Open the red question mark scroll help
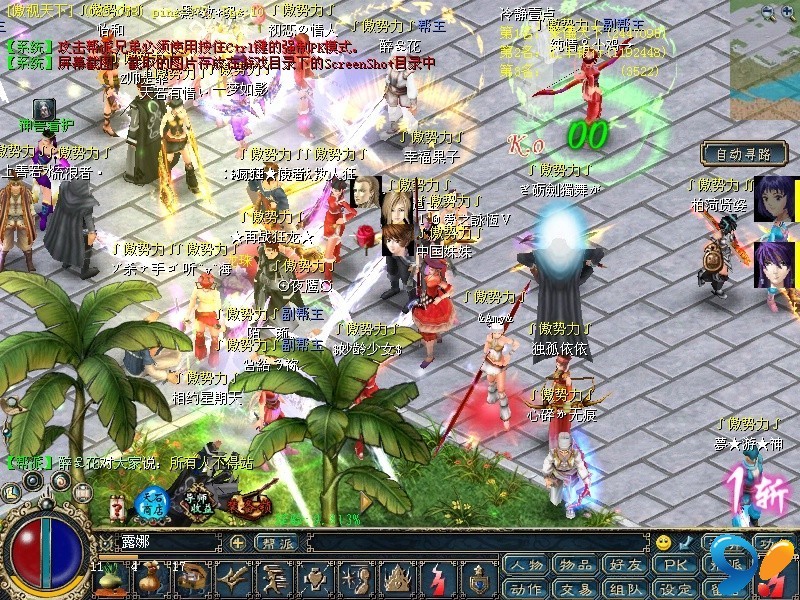The width and height of the screenshot is (800, 600). (x=118, y=503)
